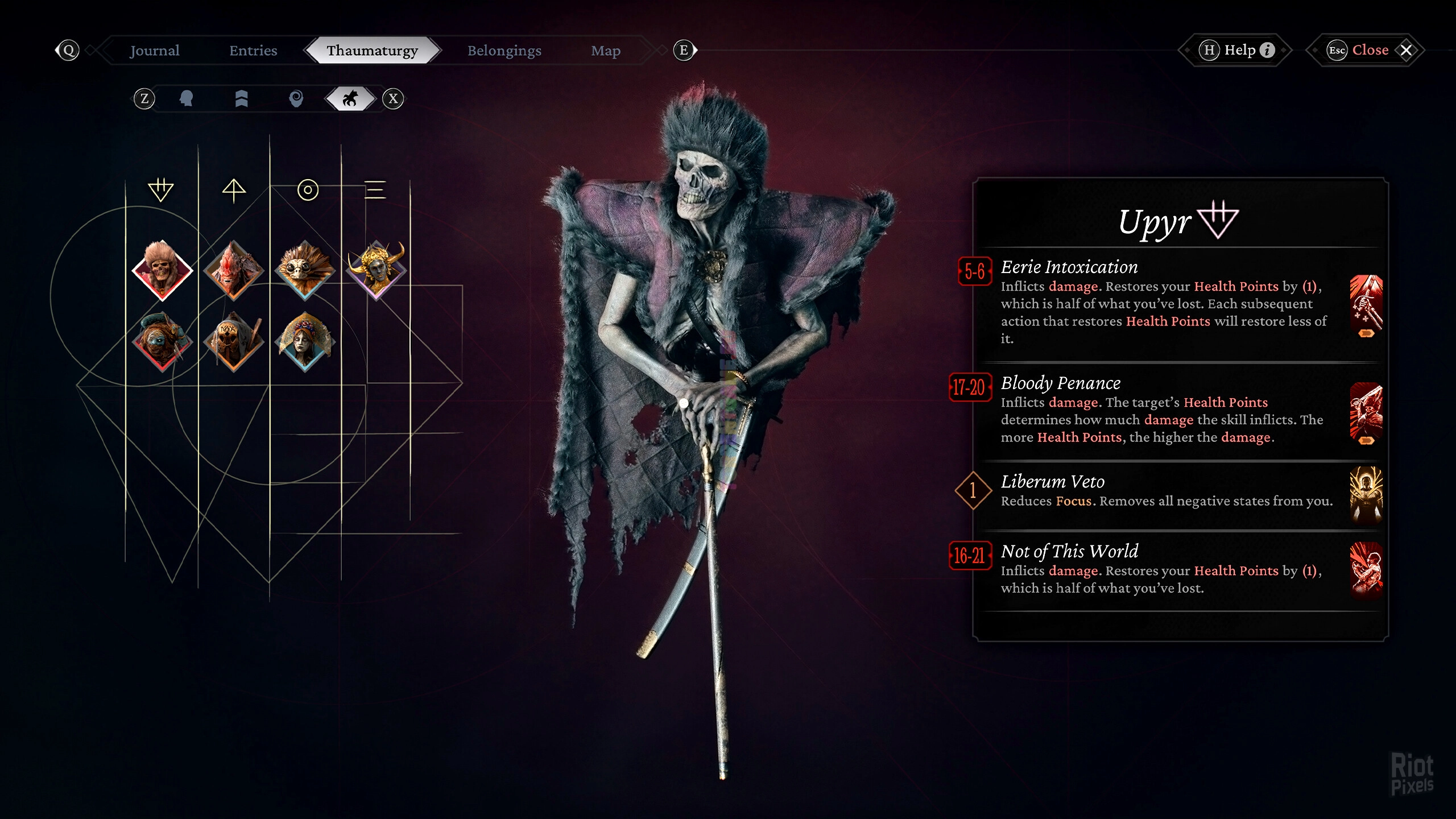
Task: Show the Map tab
Action: (606, 51)
